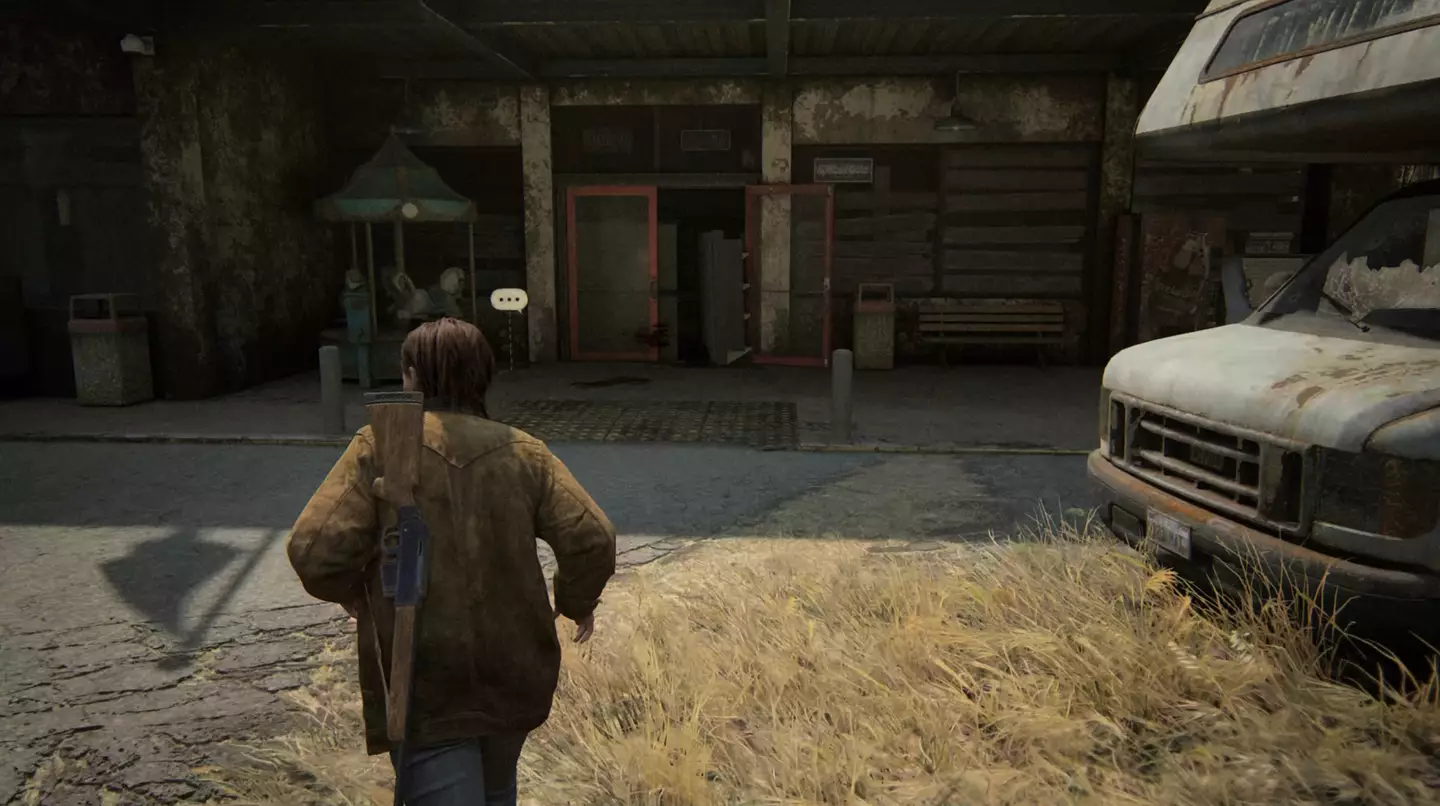Select the speech bubble conversation marker
Image resolution: width=1440 pixels, height=806 pixels.
tap(509, 299)
